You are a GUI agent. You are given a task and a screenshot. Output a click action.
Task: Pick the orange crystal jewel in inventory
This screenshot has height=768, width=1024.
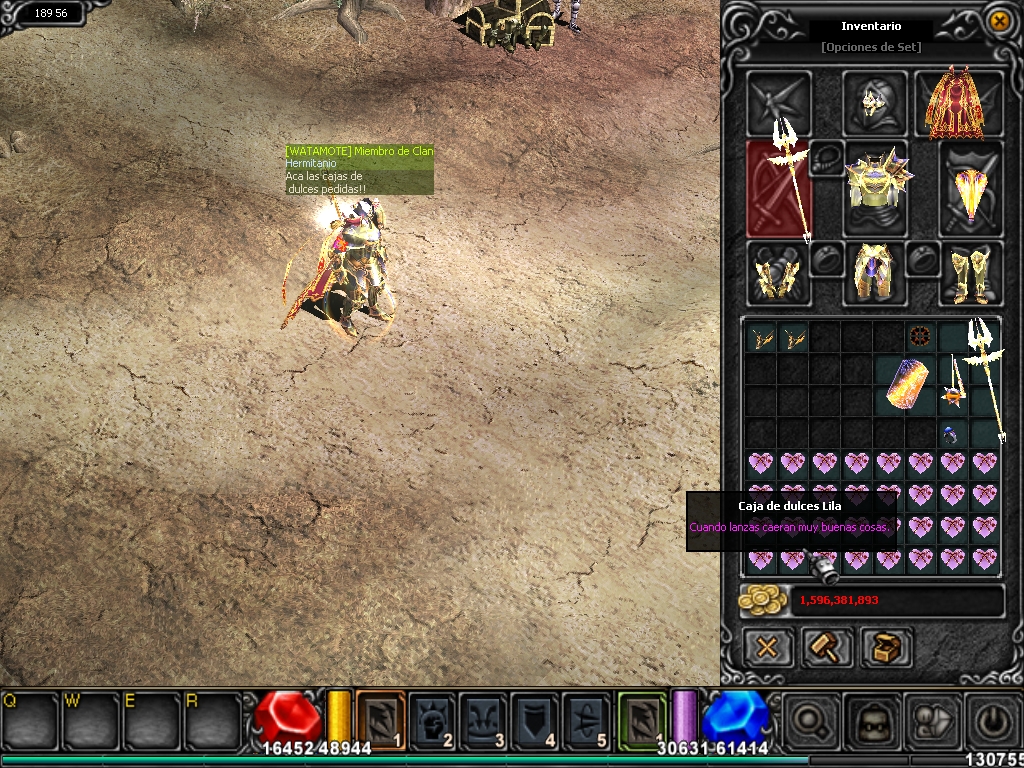[905, 385]
